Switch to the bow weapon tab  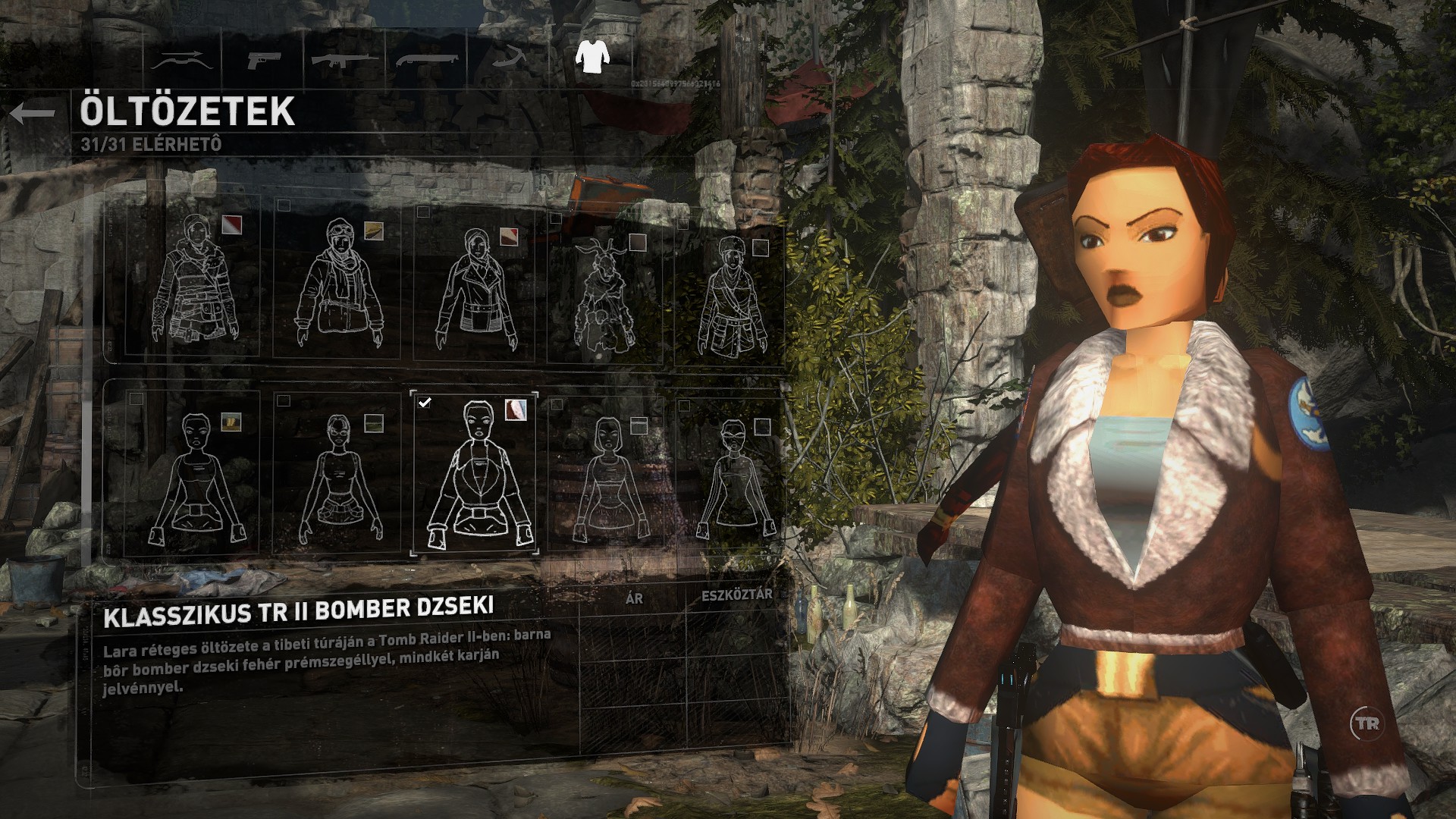coord(180,59)
